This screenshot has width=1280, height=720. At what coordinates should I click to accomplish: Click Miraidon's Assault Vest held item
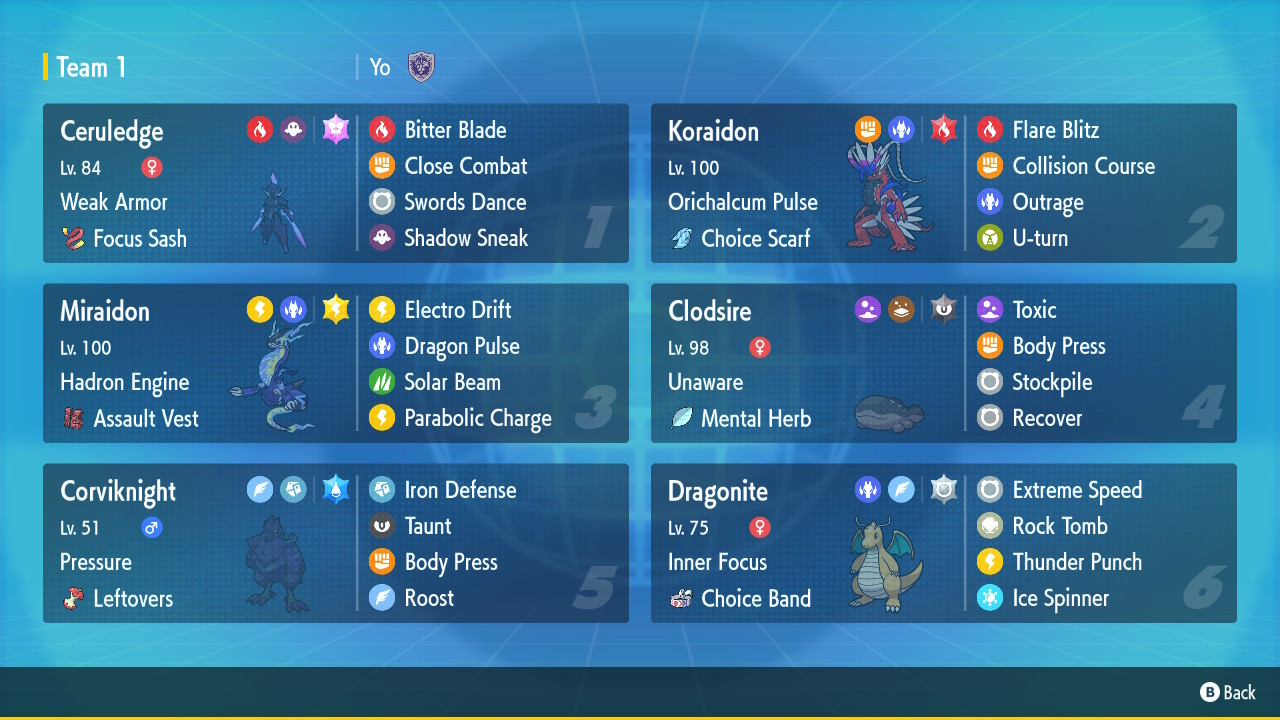pyautogui.click(x=131, y=419)
